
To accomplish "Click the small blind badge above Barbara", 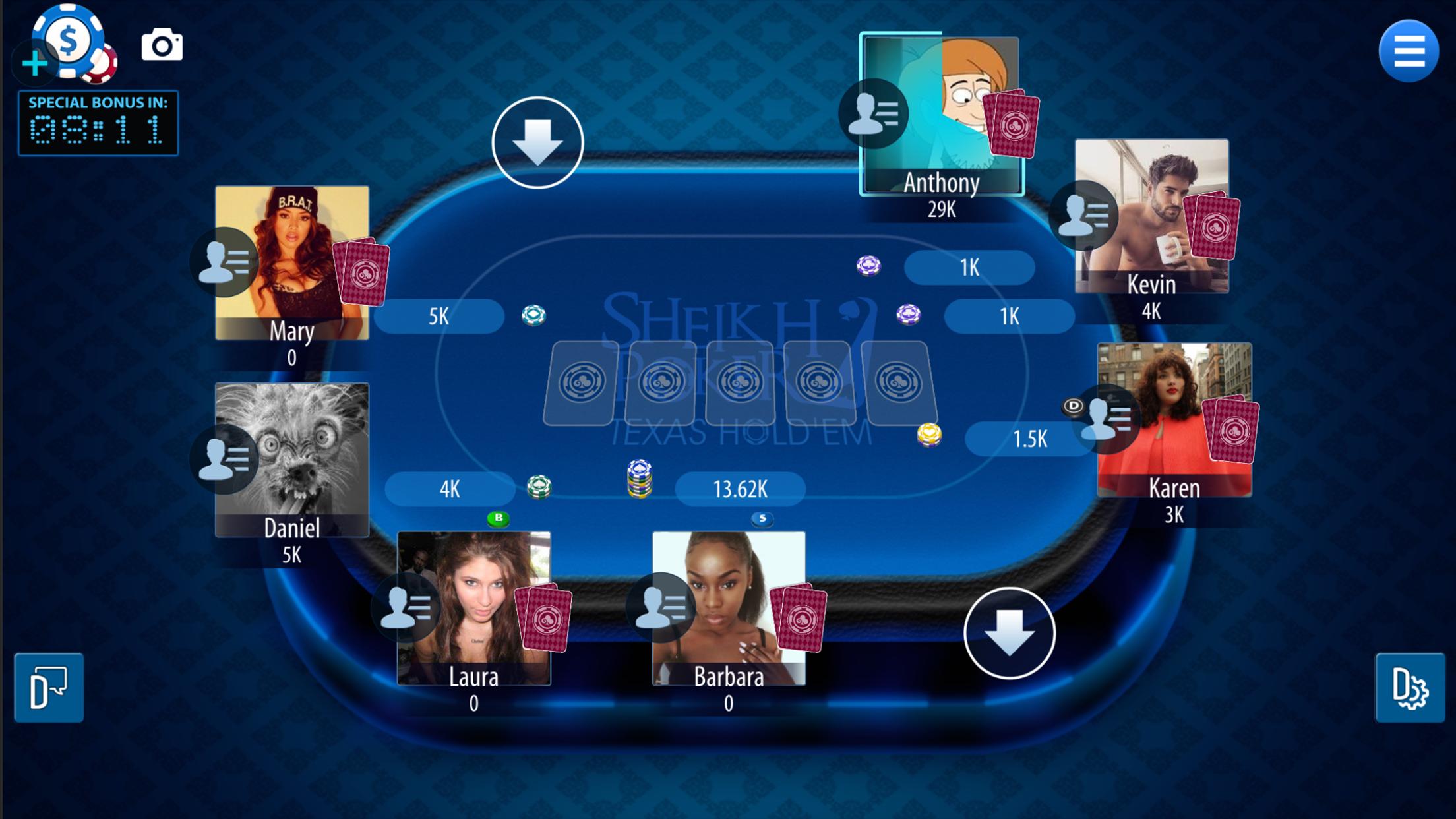I will click(763, 520).
